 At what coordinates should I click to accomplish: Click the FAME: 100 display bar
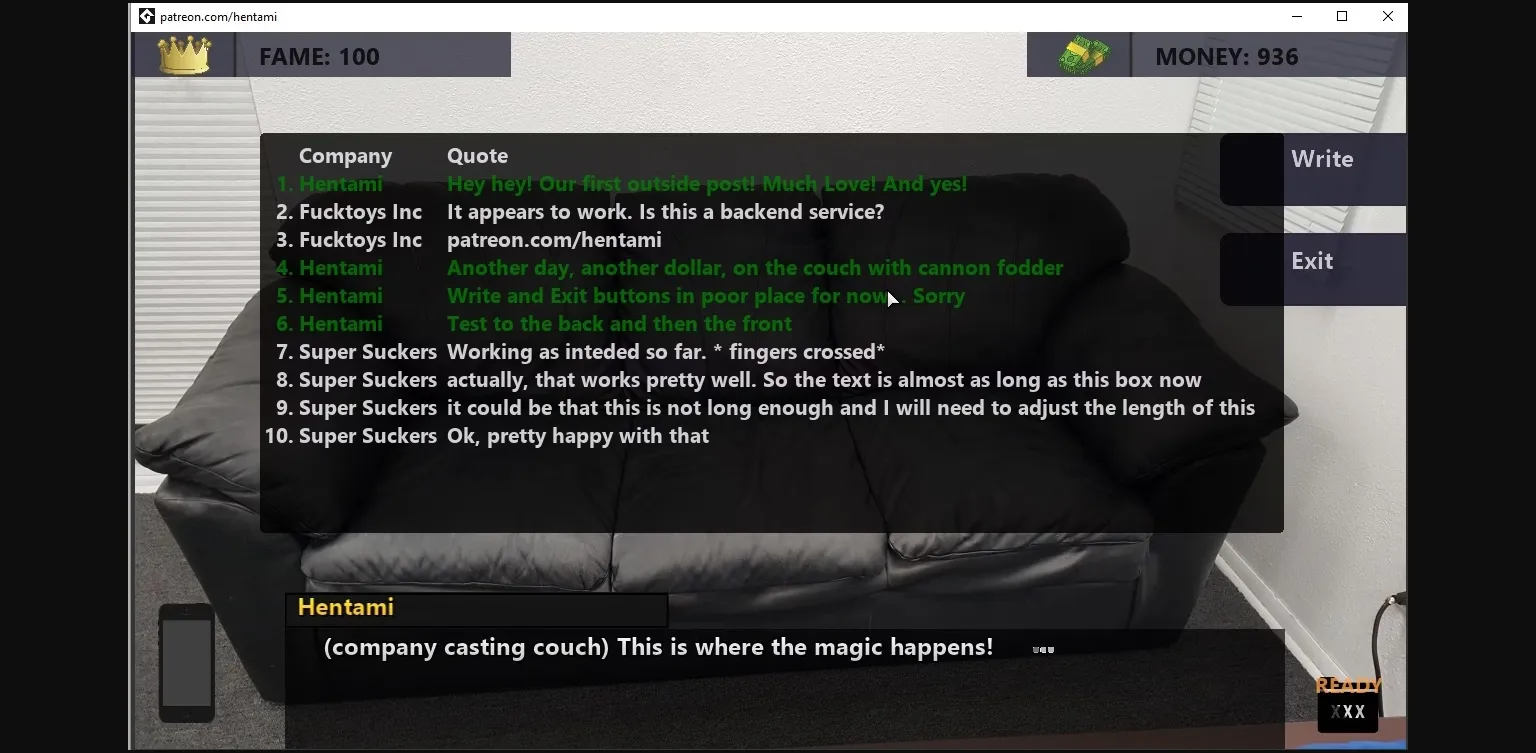click(320, 57)
